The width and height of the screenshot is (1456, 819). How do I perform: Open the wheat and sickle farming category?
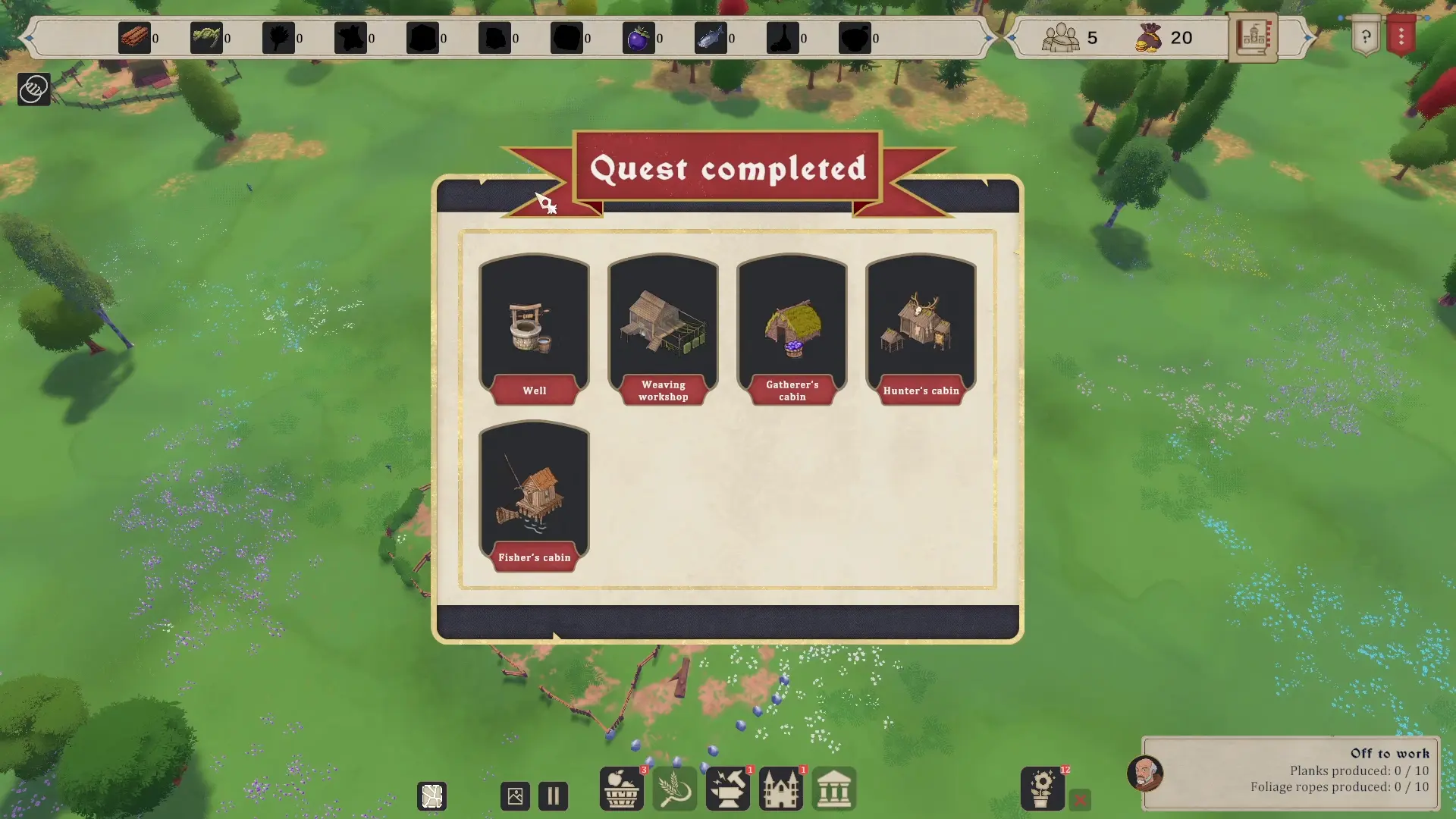coord(674,789)
